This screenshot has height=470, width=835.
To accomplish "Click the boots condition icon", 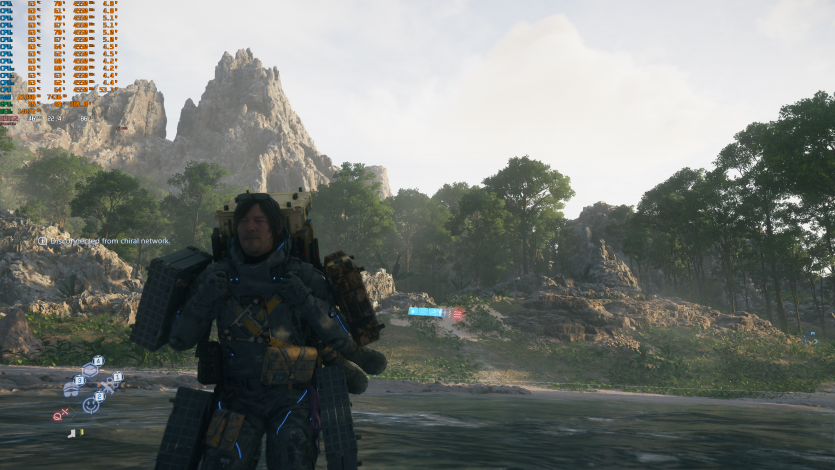I will point(72,433).
